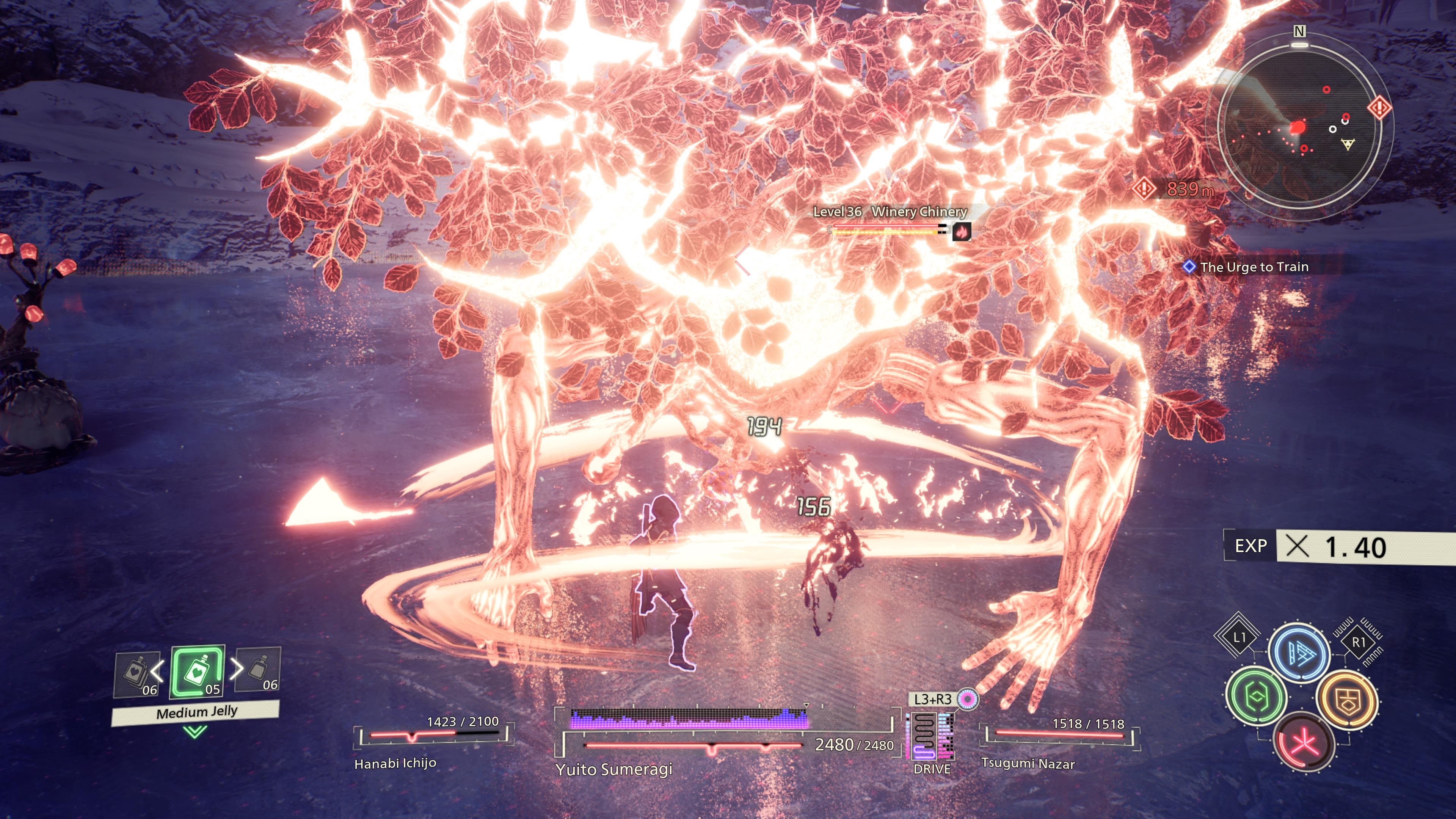Select The Urge to Train quest tracker
The image size is (1456, 819).
[x=1254, y=267]
